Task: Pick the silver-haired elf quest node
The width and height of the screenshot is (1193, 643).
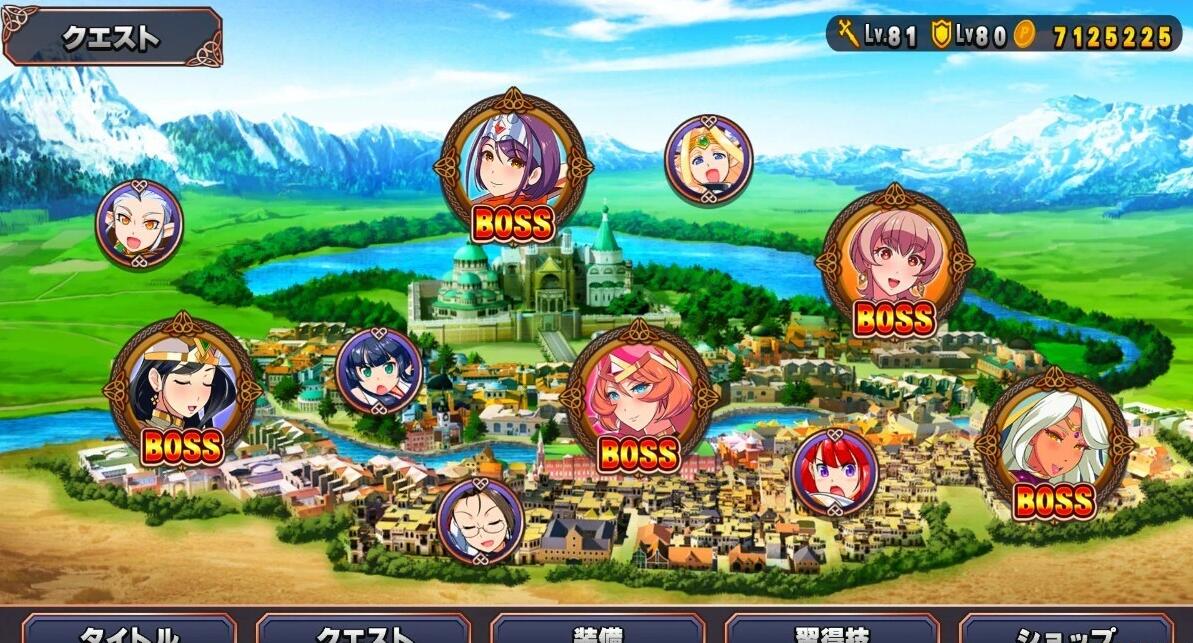Action: 139,224
